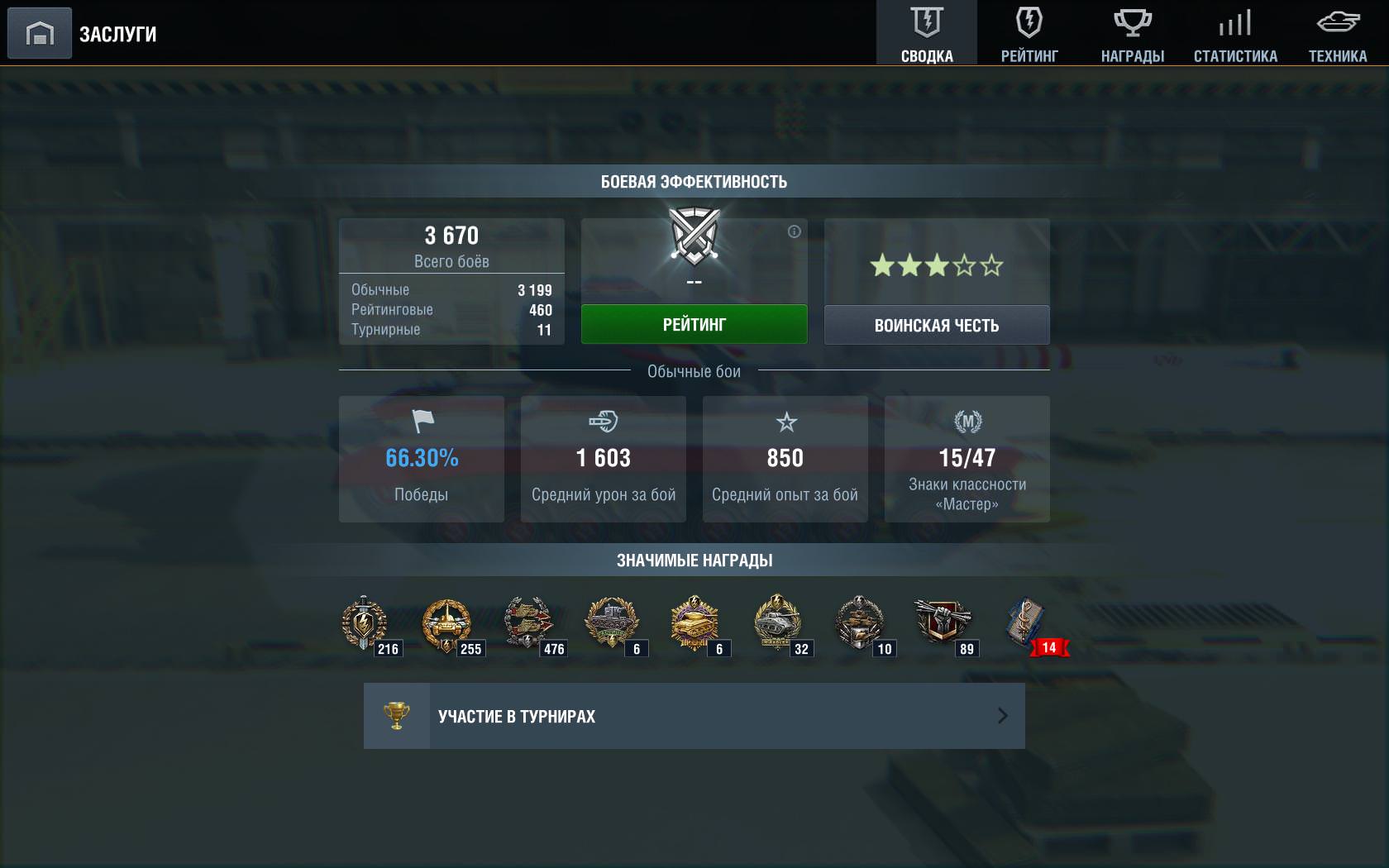This screenshot has width=1389, height=868.
Task: Select the Победы 66.30% stat tile
Action: [422, 459]
